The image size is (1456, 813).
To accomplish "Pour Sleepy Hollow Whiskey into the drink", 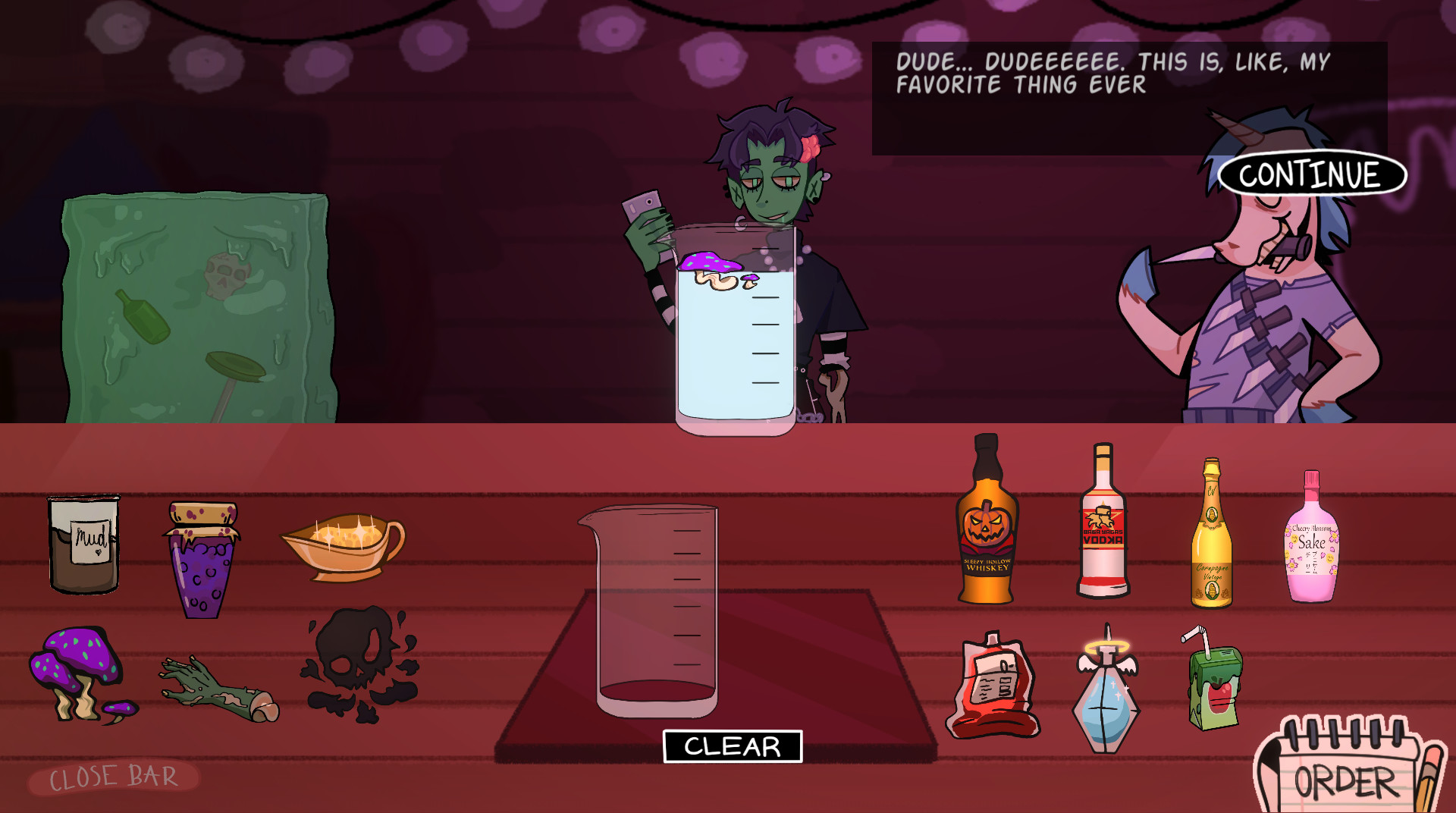I will point(987,531).
